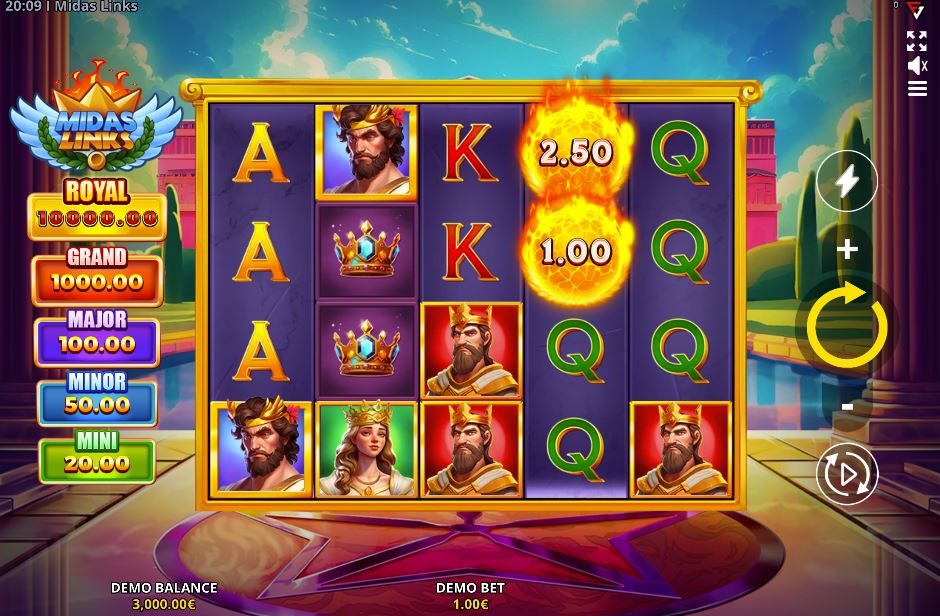940x616 pixels.
Task: Increase the bet with the plus button
Action: point(847,249)
